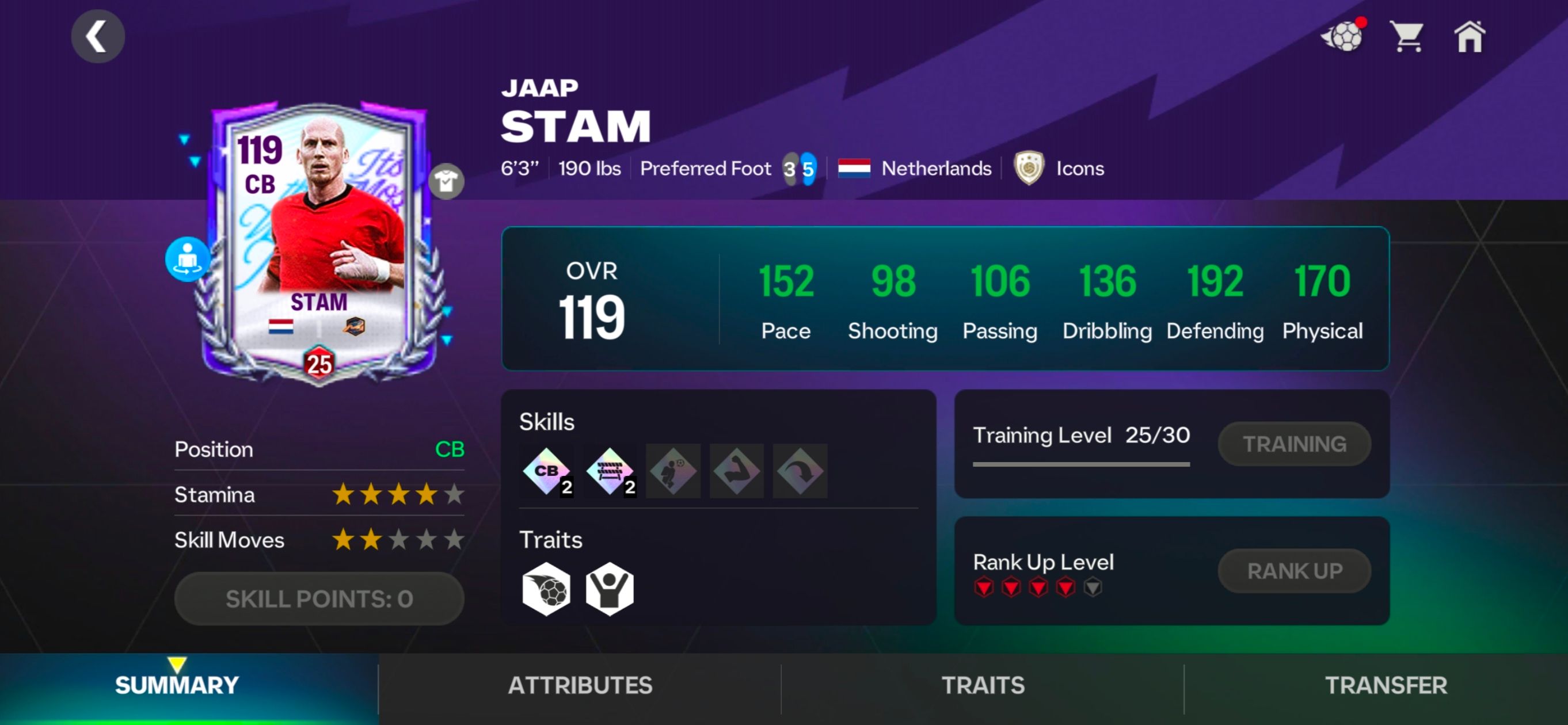Go back with the arrow button

coord(97,36)
